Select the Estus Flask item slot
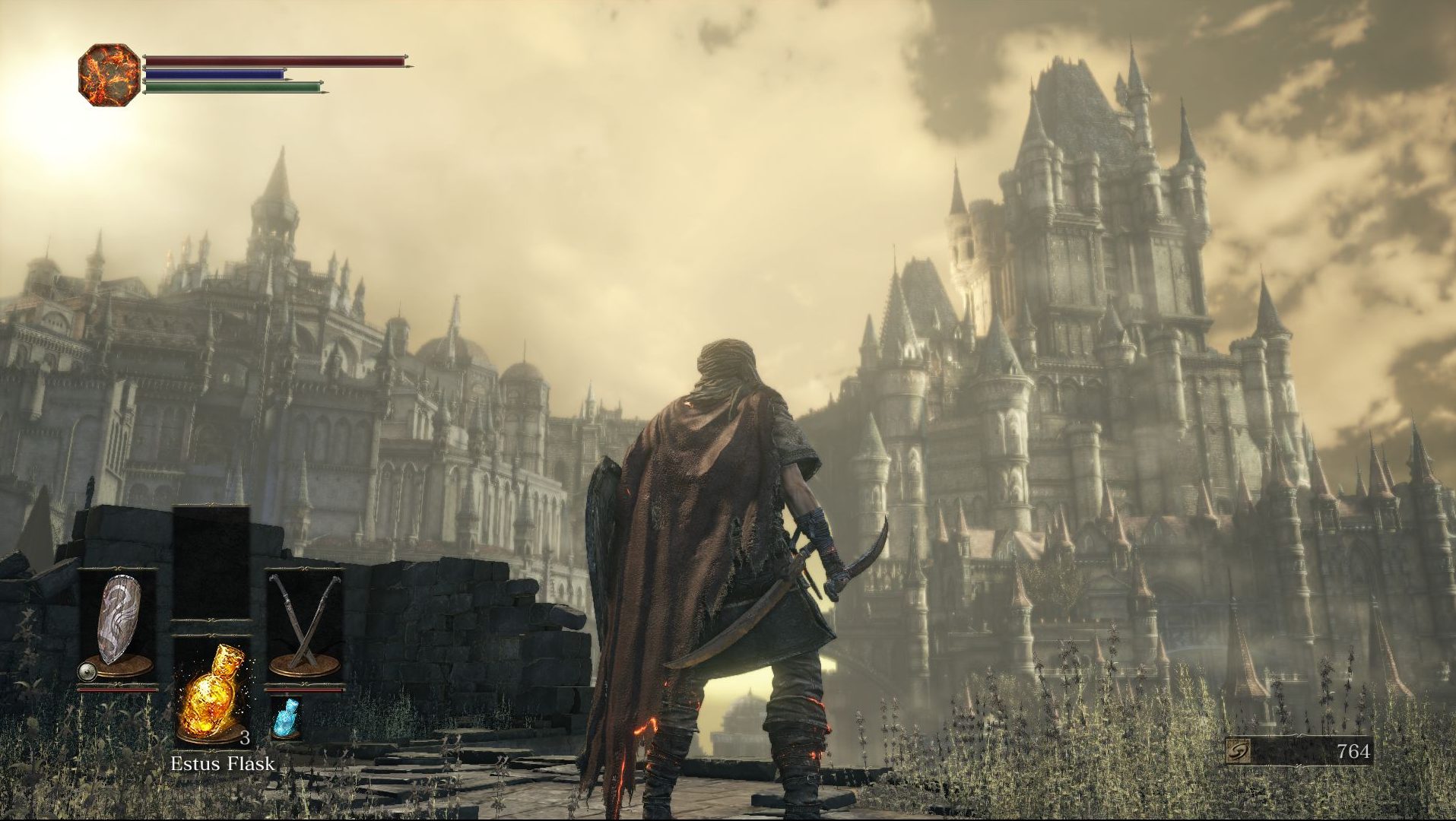 (211, 692)
